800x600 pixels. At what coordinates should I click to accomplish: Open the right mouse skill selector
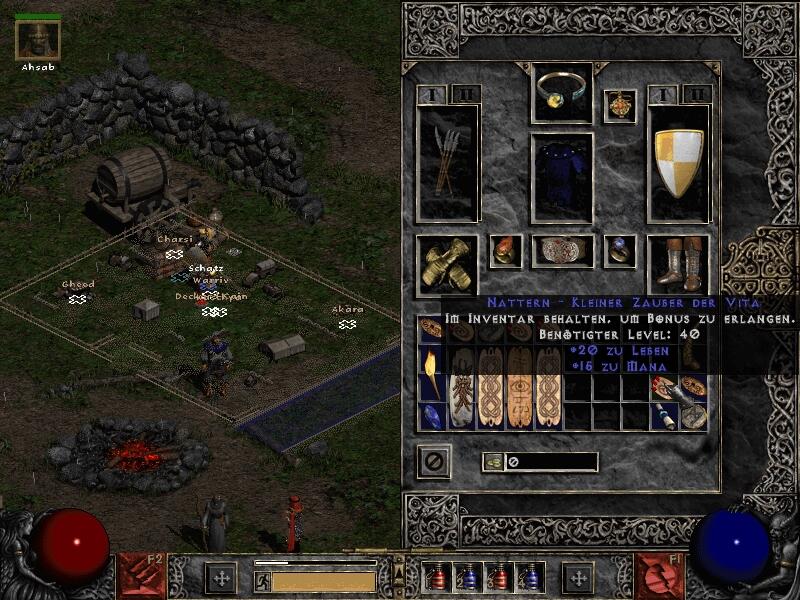tap(660, 577)
